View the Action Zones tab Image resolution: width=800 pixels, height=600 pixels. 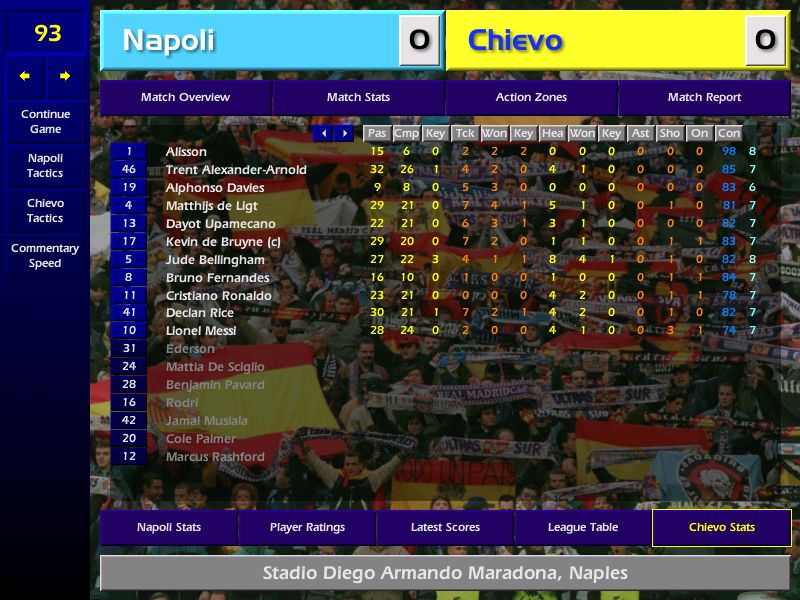coord(531,97)
